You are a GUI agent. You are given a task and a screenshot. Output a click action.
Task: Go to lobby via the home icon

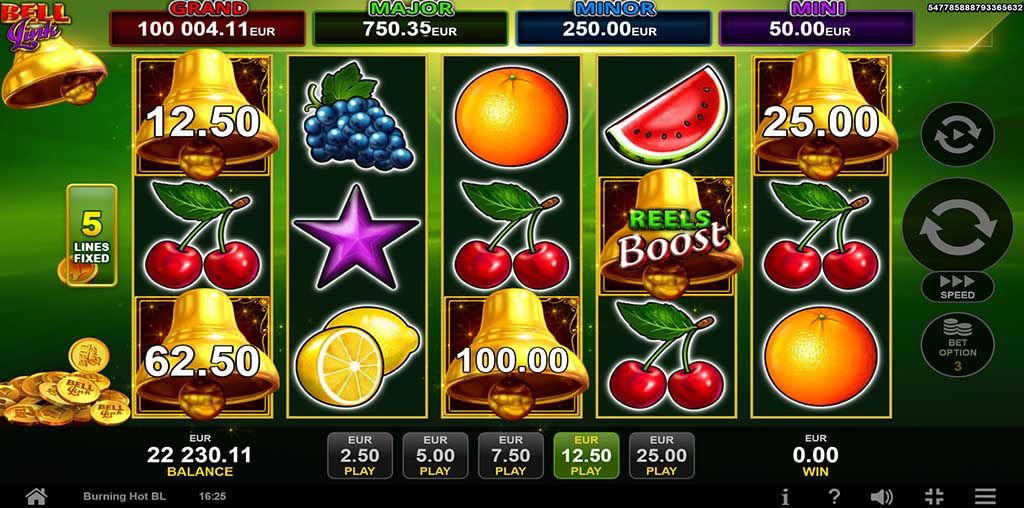(36, 496)
